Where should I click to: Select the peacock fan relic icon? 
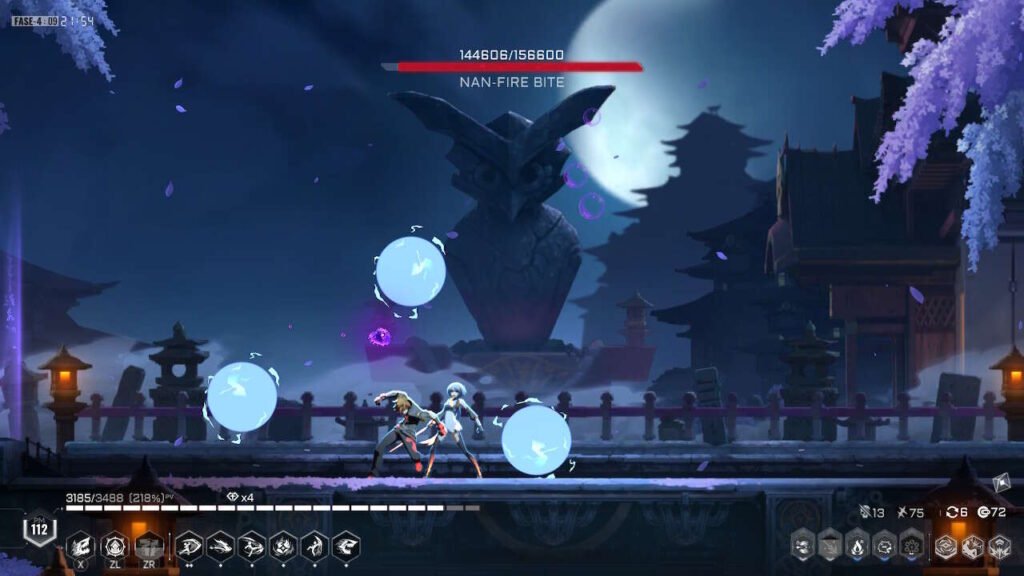tap(911, 546)
